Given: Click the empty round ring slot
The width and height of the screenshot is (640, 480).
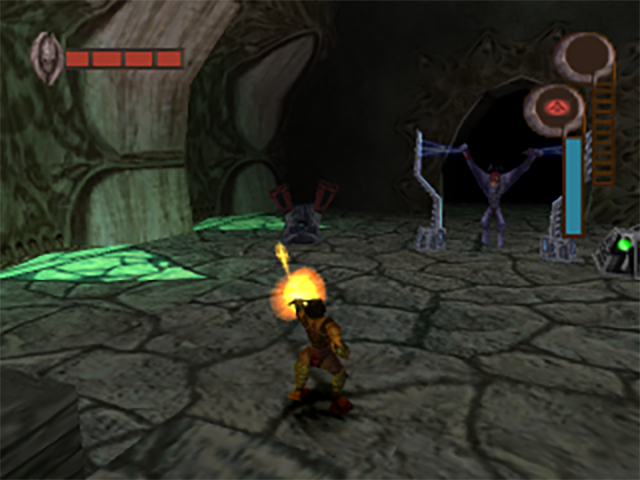Looking at the screenshot, I should point(584,53).
